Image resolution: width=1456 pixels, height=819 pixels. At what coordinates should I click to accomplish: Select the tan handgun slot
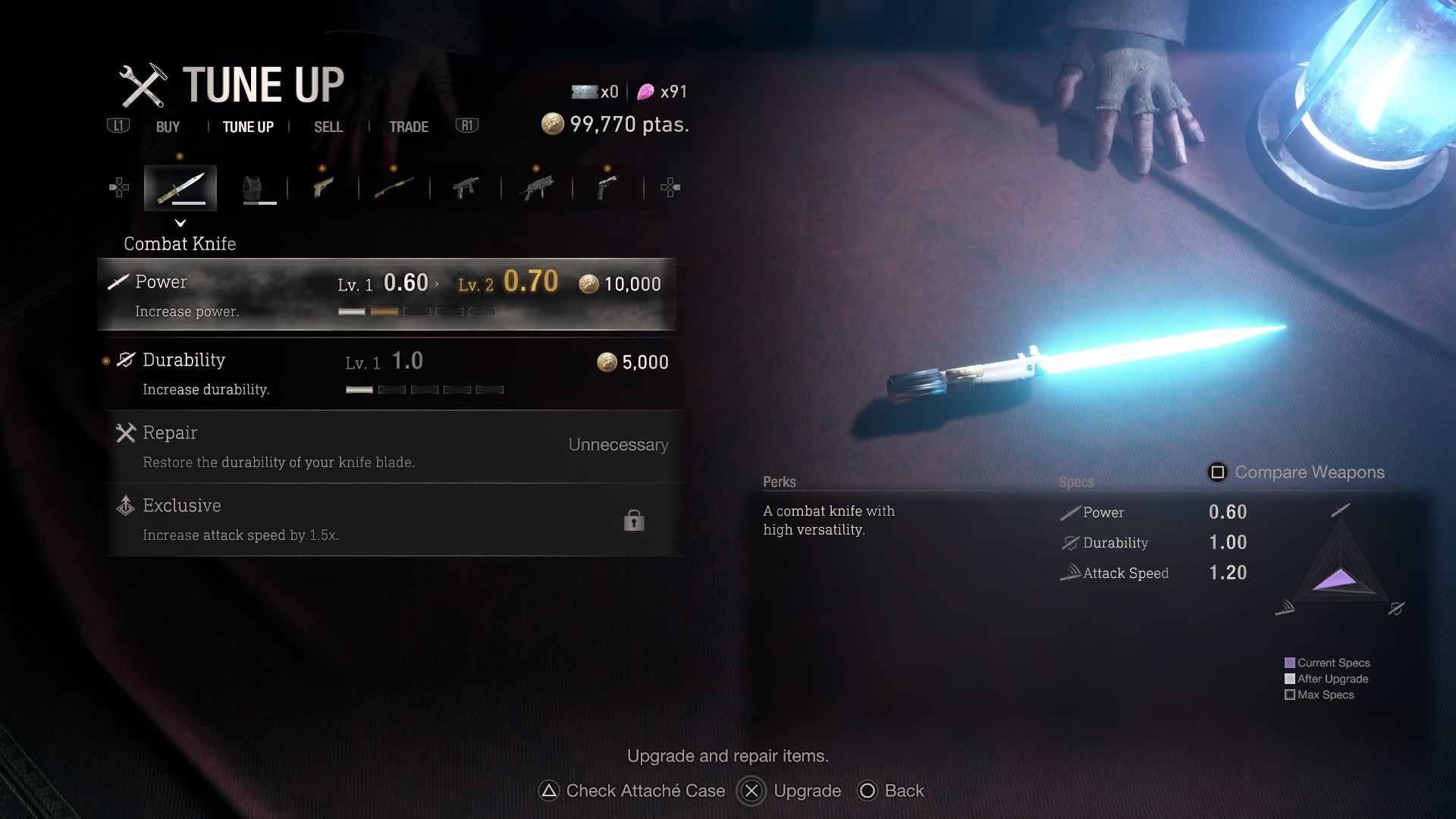323,187
